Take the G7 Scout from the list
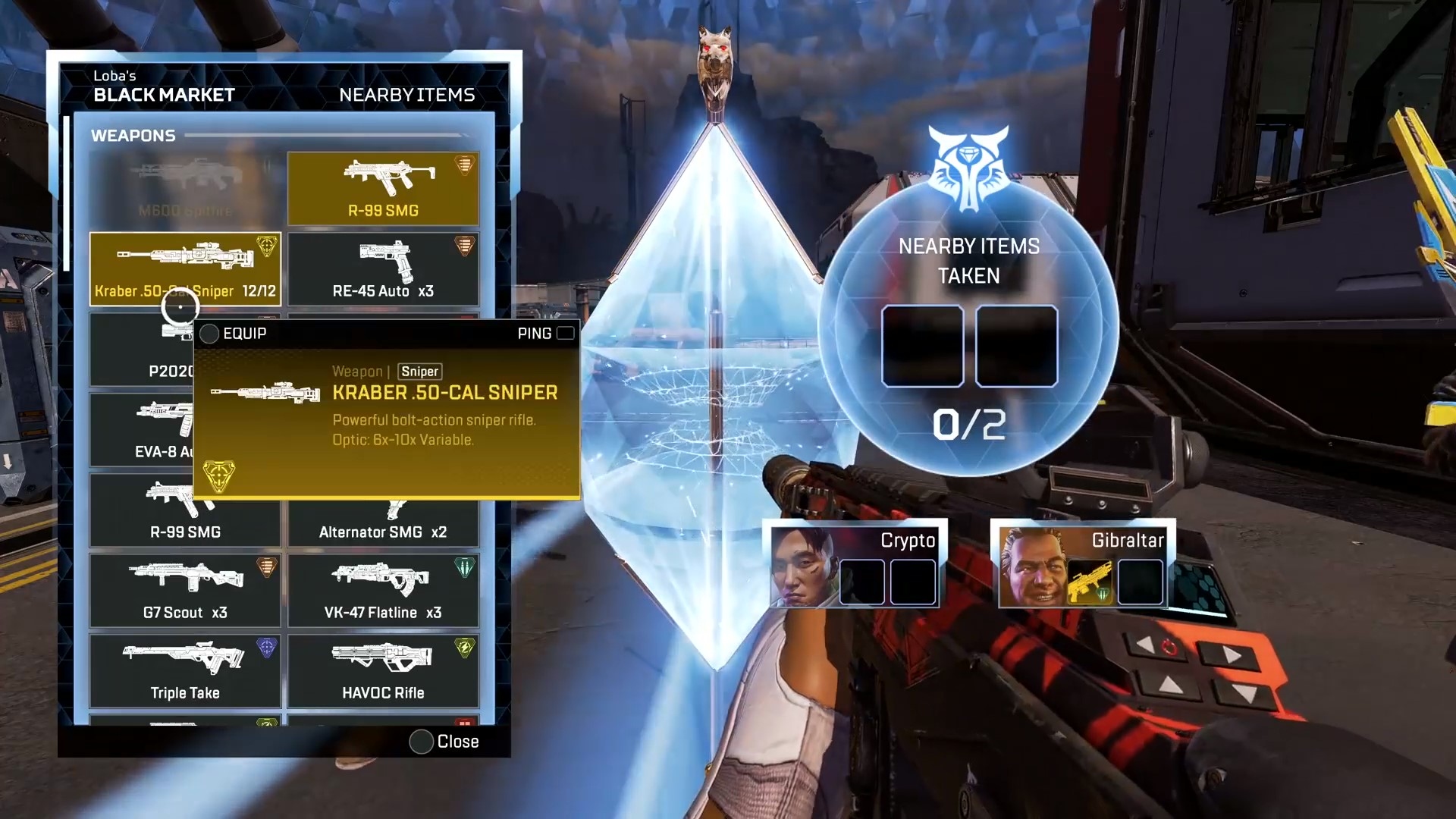Image resolution: width=1456 pixels, height=819 pixels. (185, 590)
